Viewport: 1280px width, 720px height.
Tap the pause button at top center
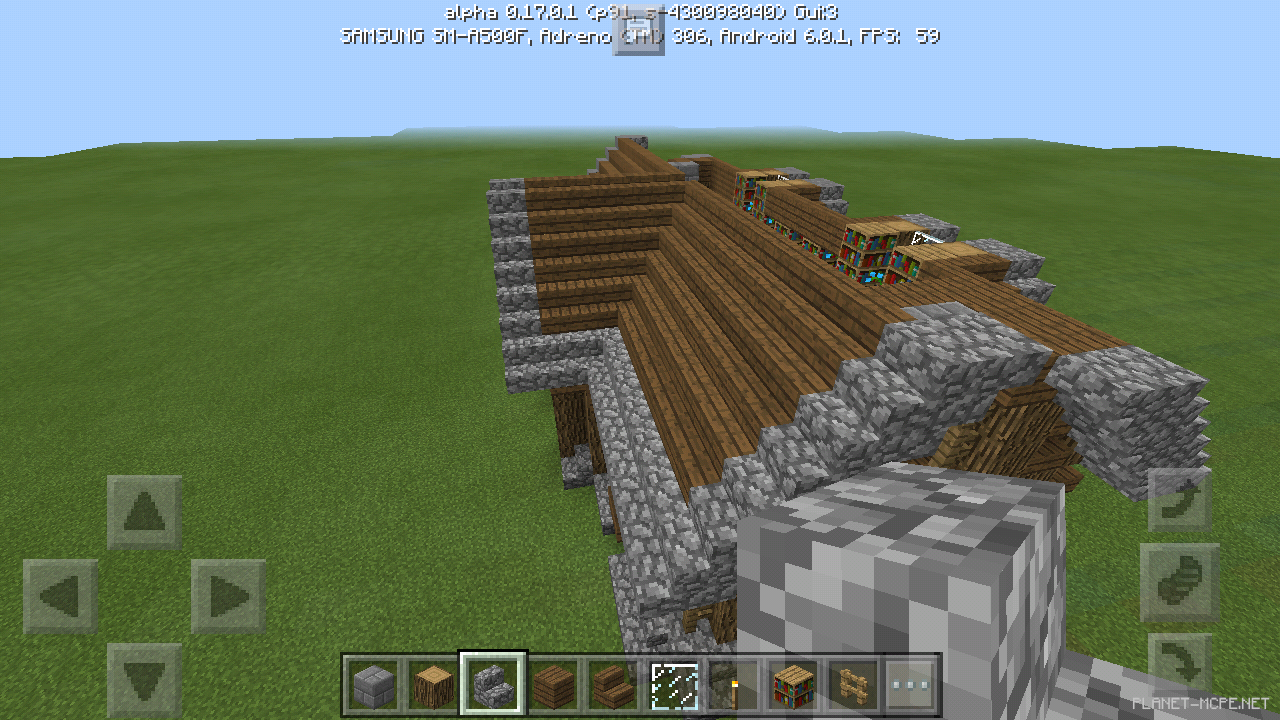[638, 30]
